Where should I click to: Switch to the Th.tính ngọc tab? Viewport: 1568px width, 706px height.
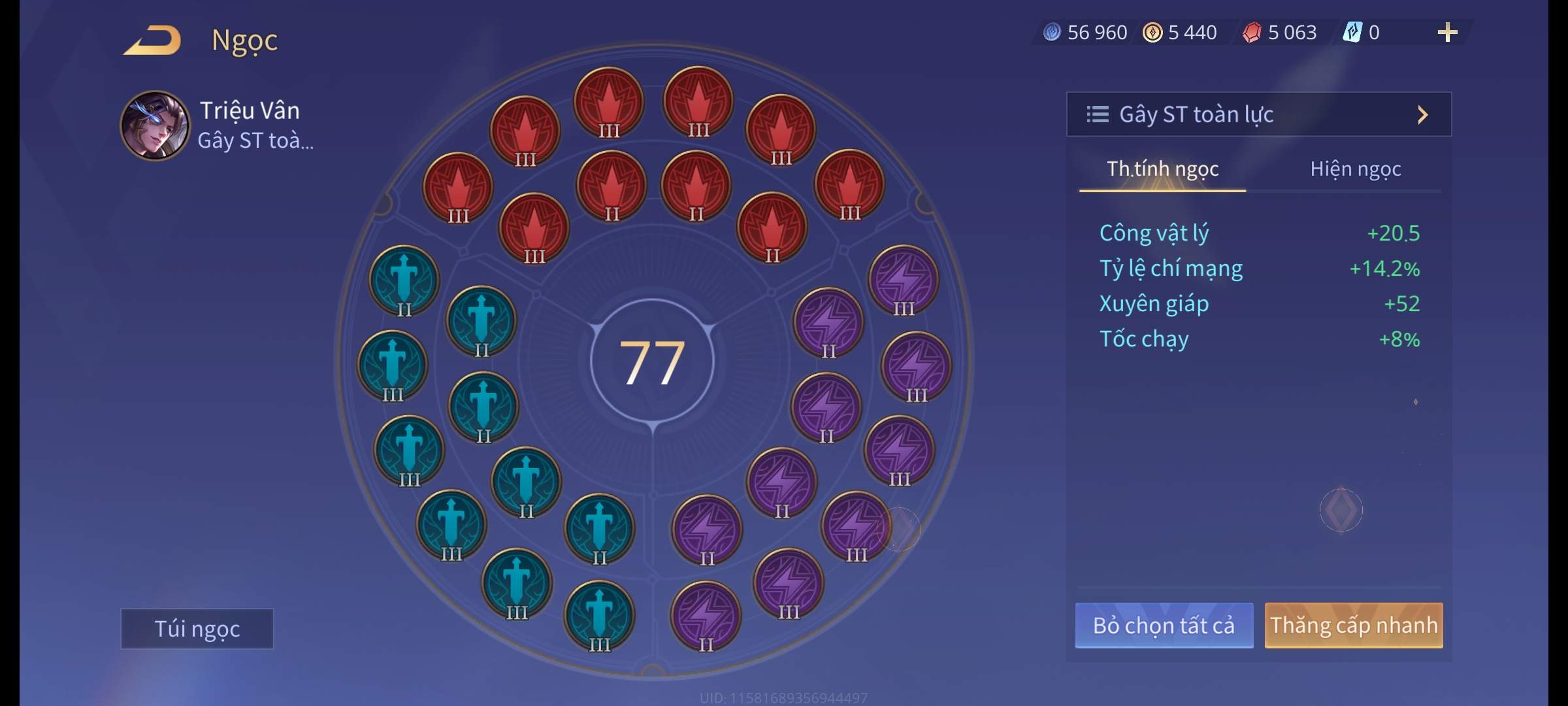[x=1162, y=169]
